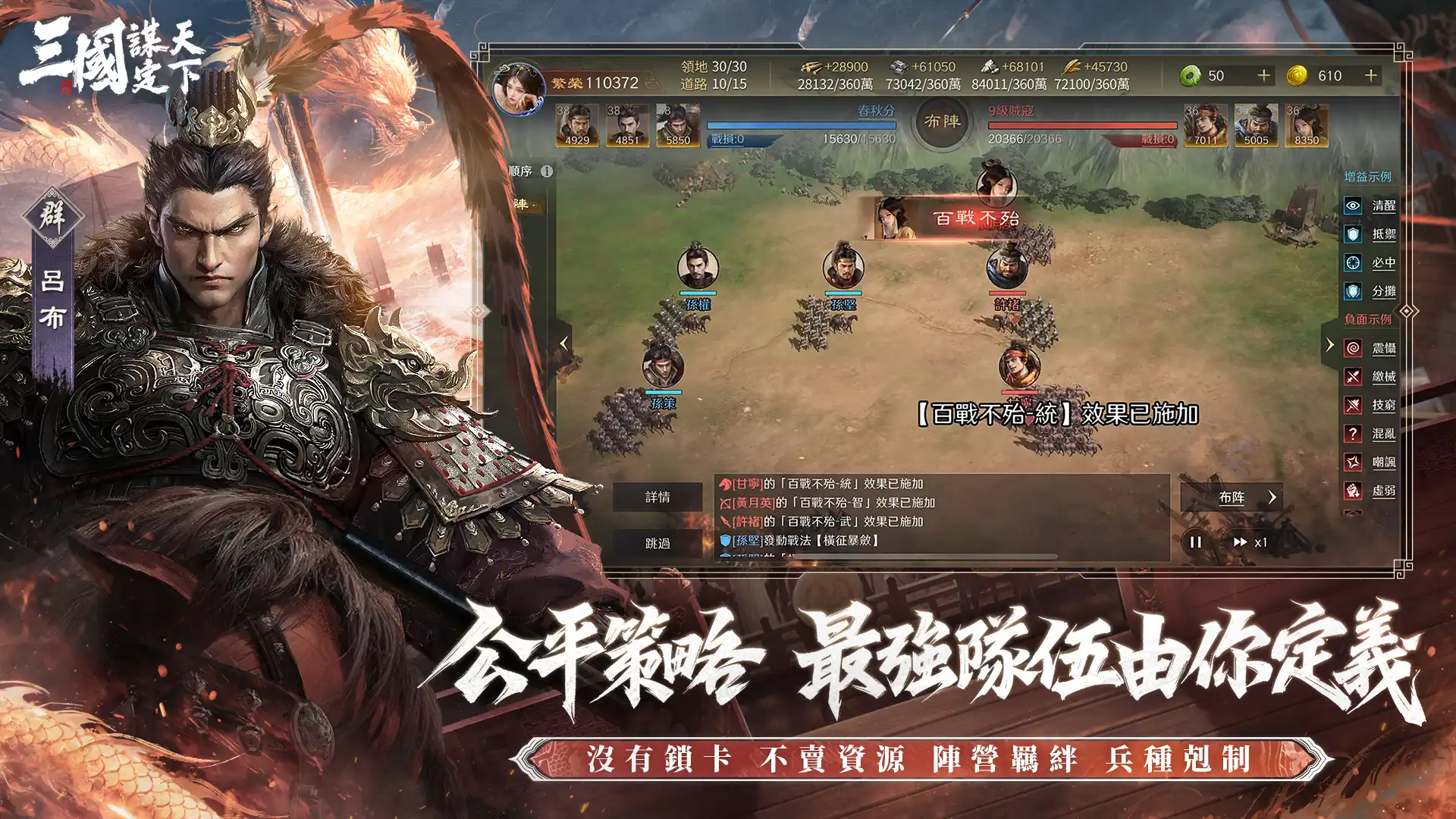Select enemy general portrait with 8350 troops
The width and height of the screenshot is (1456, 819).
tap(1306, 125)
